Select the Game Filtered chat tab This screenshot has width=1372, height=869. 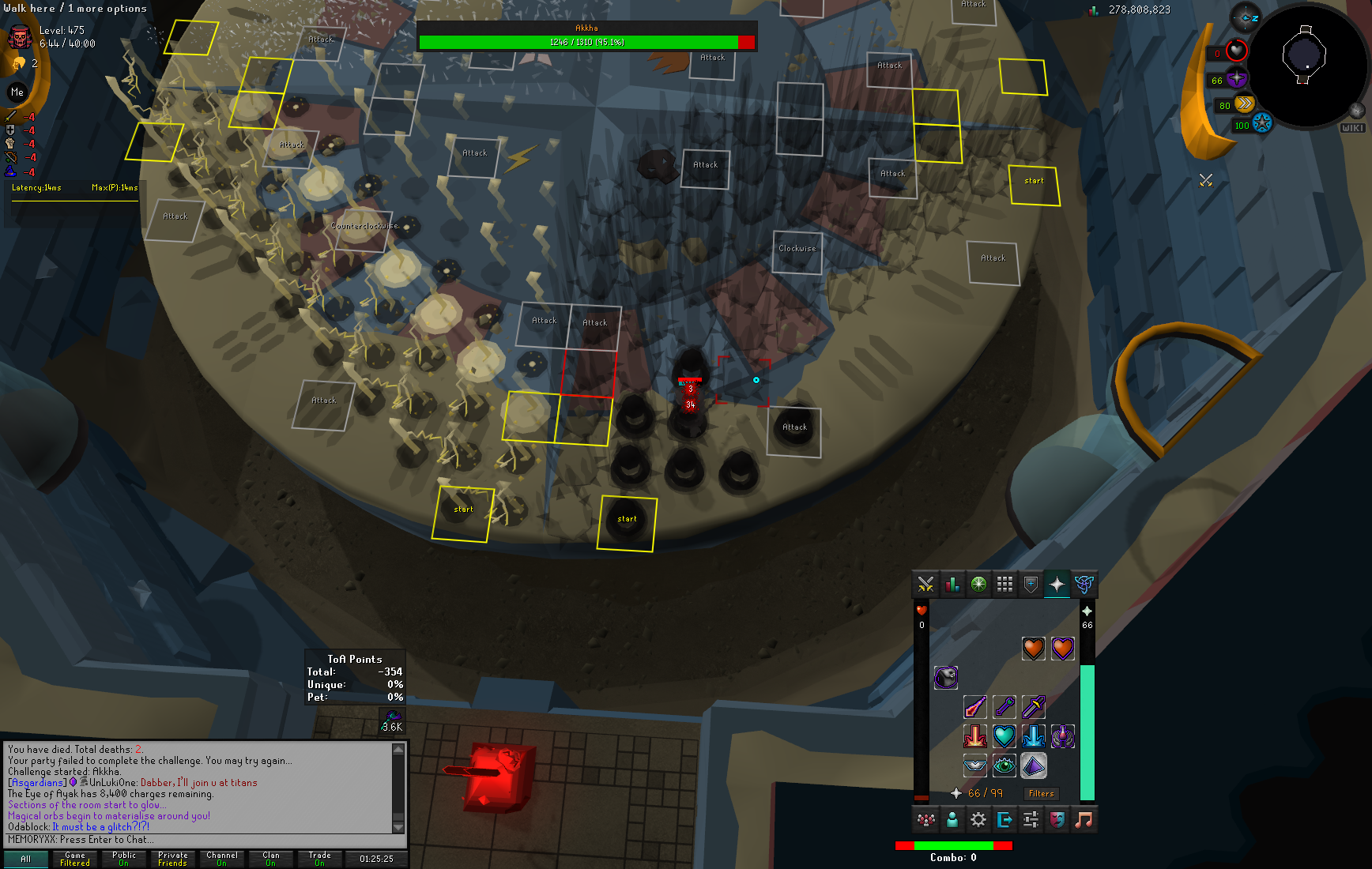[x=75, y=859]
